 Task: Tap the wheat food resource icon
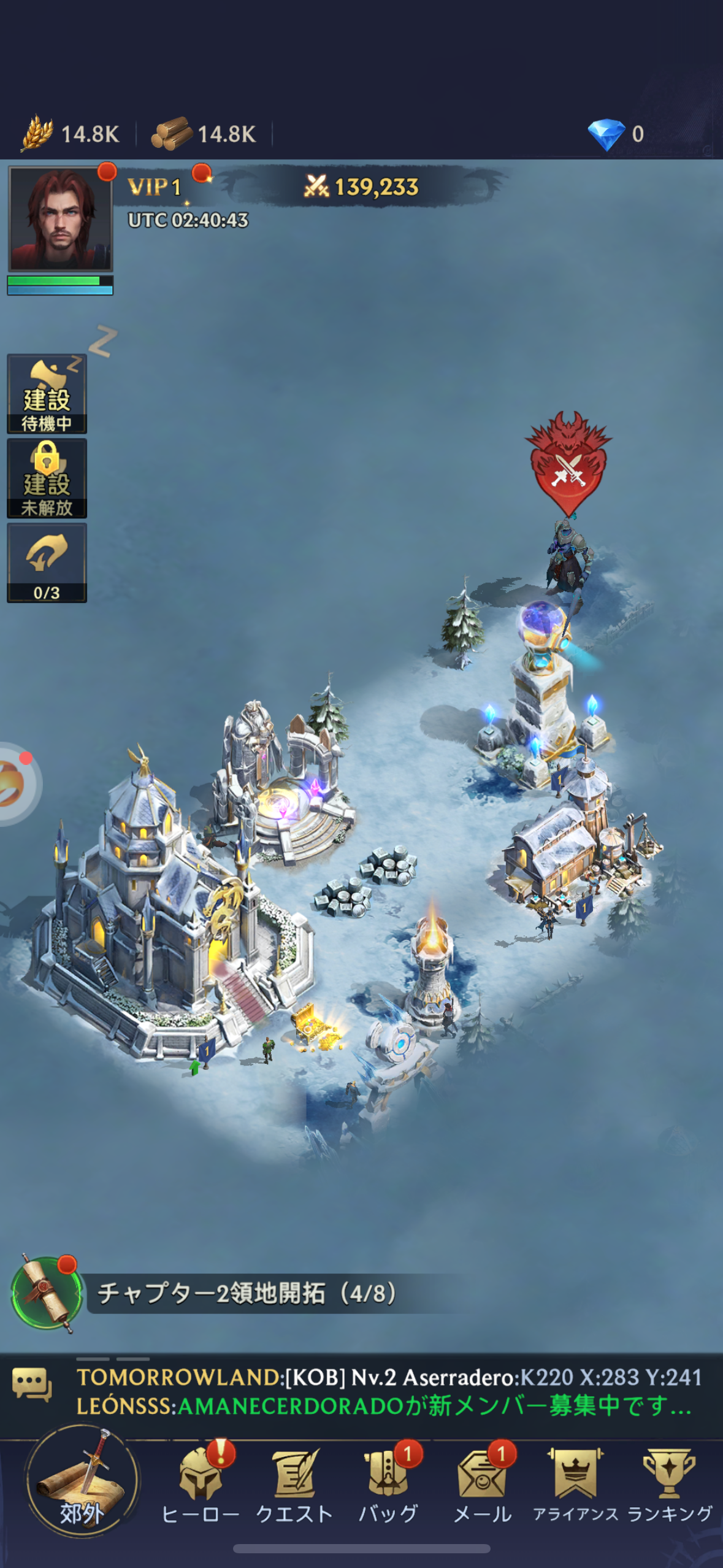37,133
